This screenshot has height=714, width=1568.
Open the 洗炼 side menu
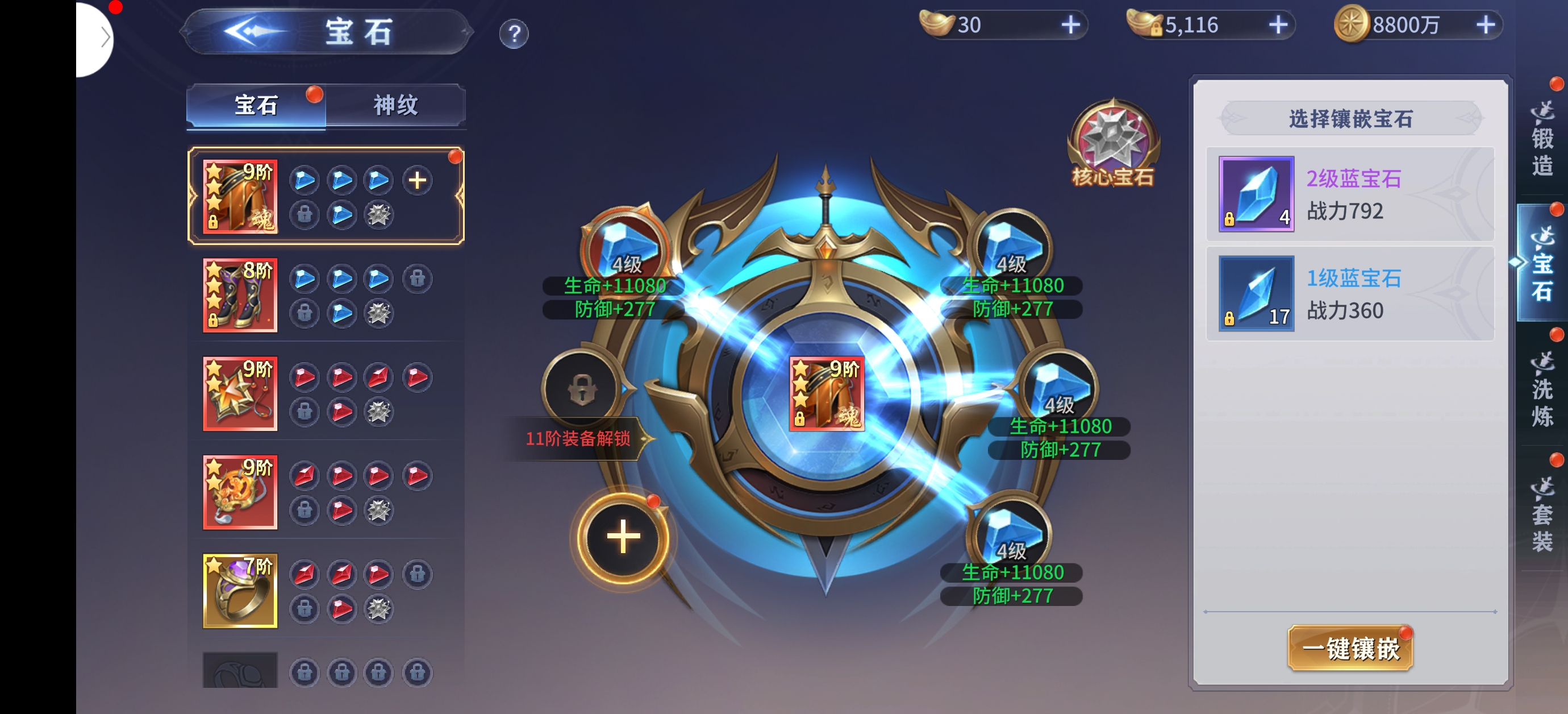click(x=1541, y=390)
